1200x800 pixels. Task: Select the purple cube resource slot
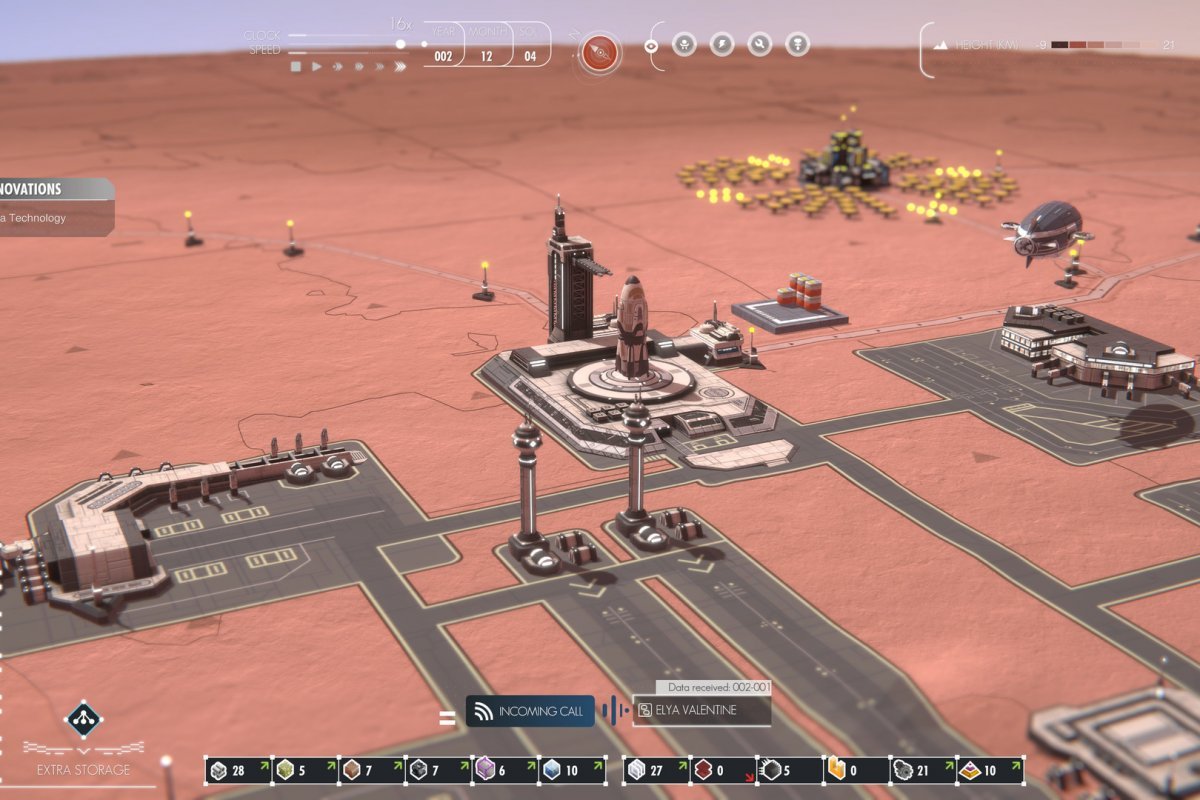point(502,770)
